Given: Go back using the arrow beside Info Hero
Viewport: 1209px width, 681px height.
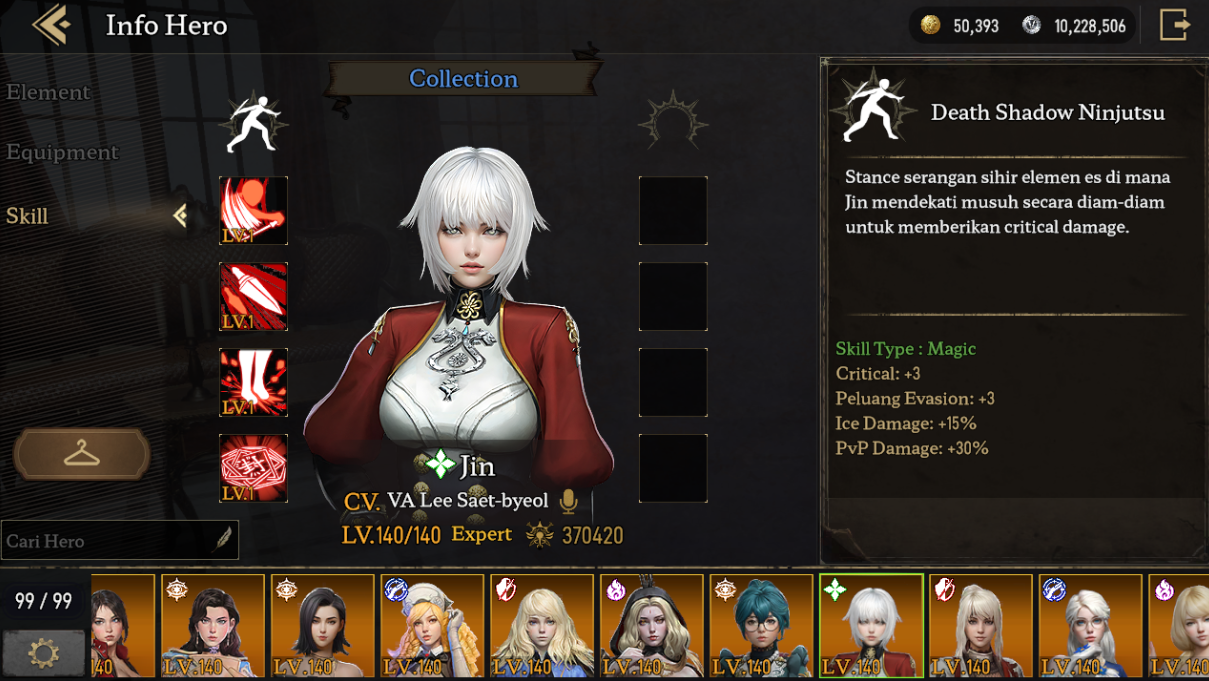Looking at the screenshot, I should tap(51, 25).
